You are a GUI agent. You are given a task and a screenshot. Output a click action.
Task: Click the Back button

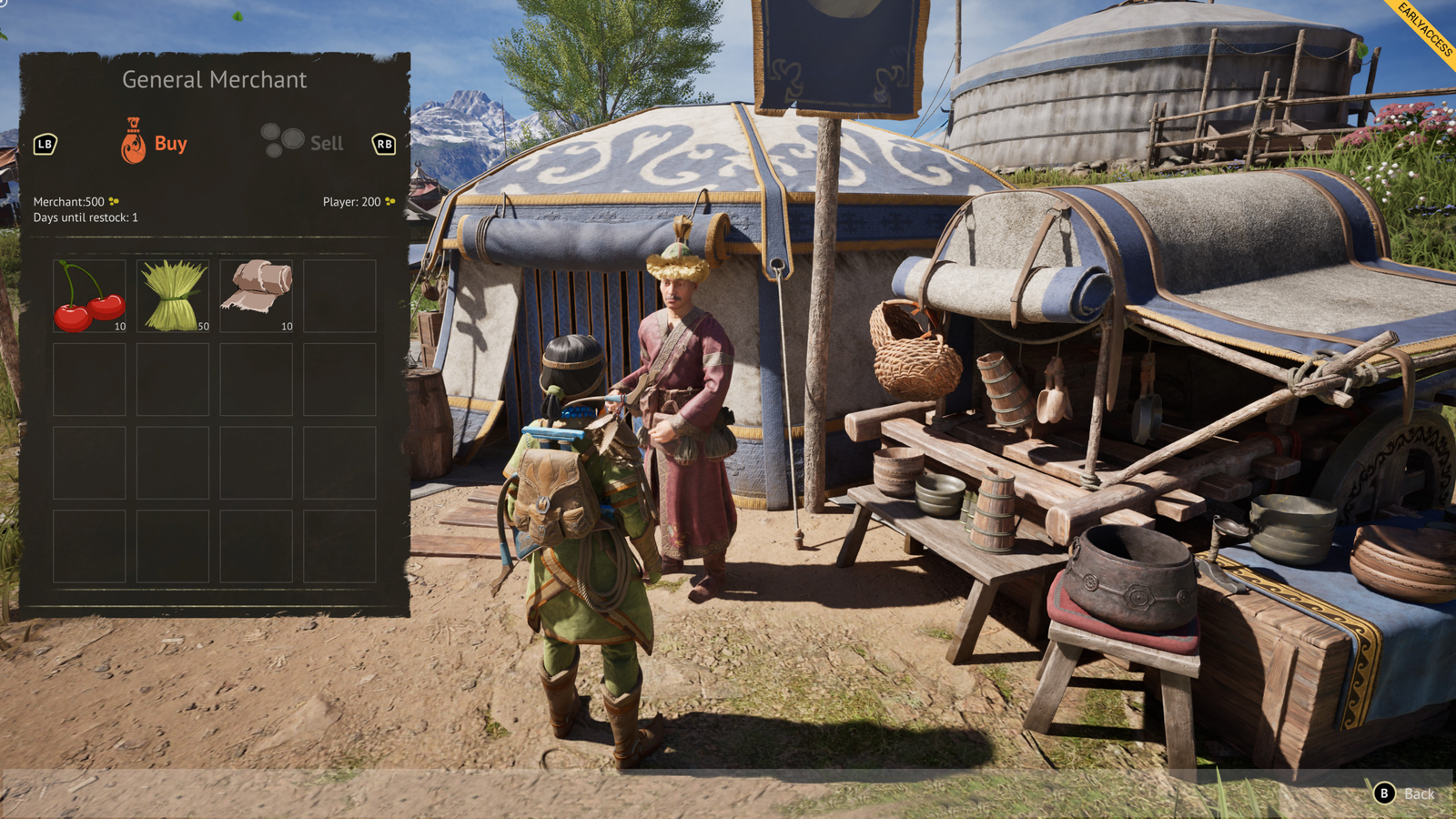[1405, 794]
